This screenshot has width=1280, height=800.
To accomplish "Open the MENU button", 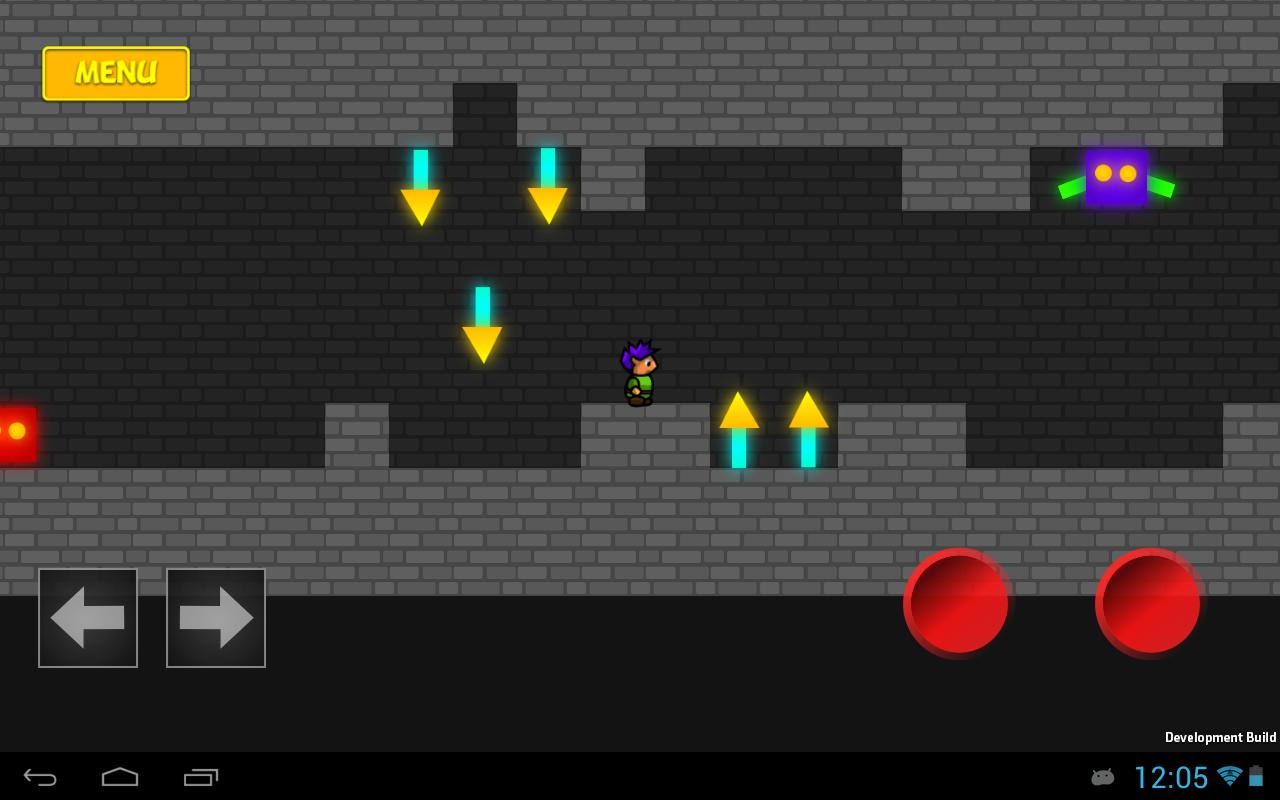I will [x=115, y=73].
